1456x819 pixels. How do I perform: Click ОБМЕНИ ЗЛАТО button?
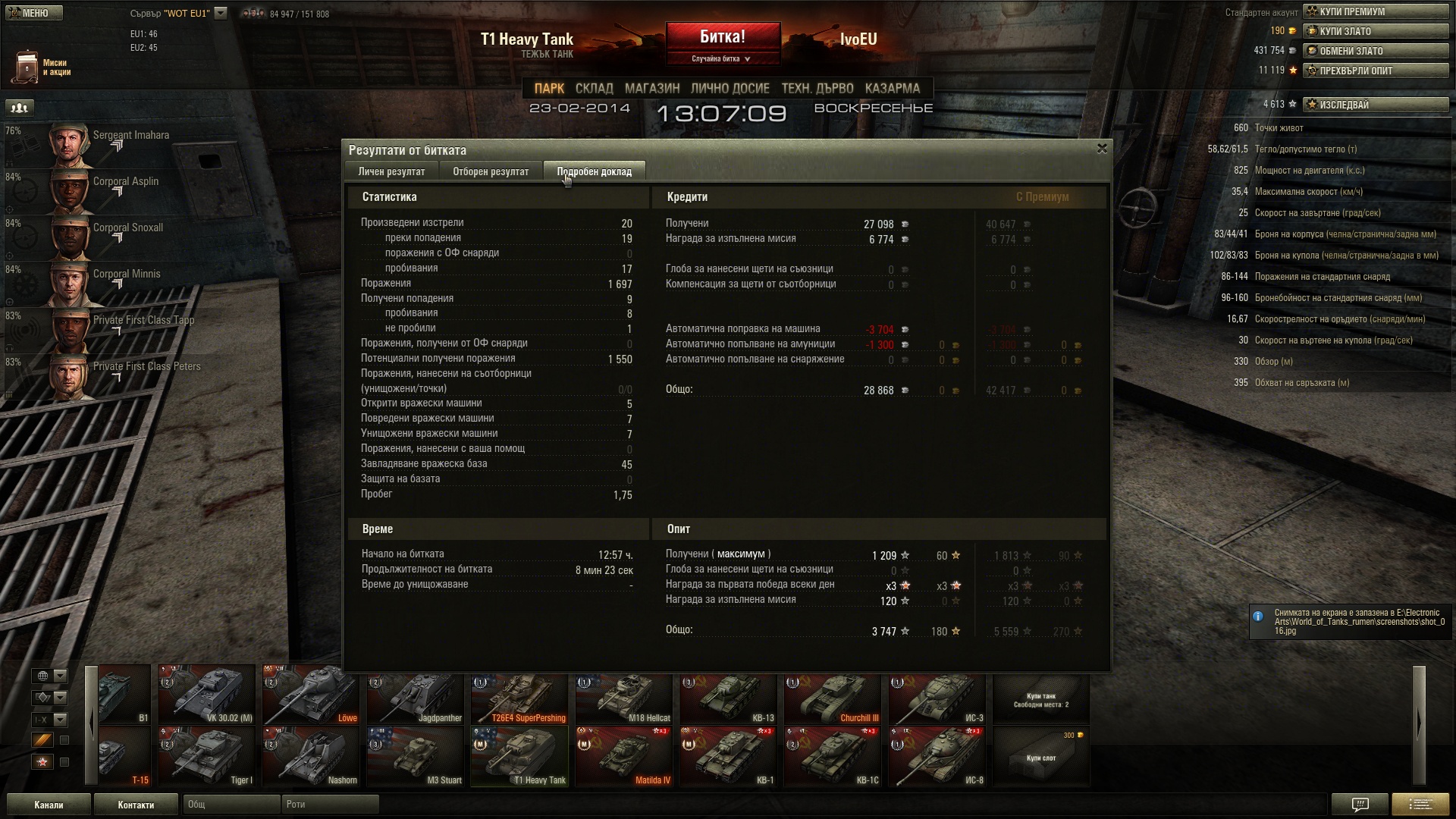[x=1375, y=51]
